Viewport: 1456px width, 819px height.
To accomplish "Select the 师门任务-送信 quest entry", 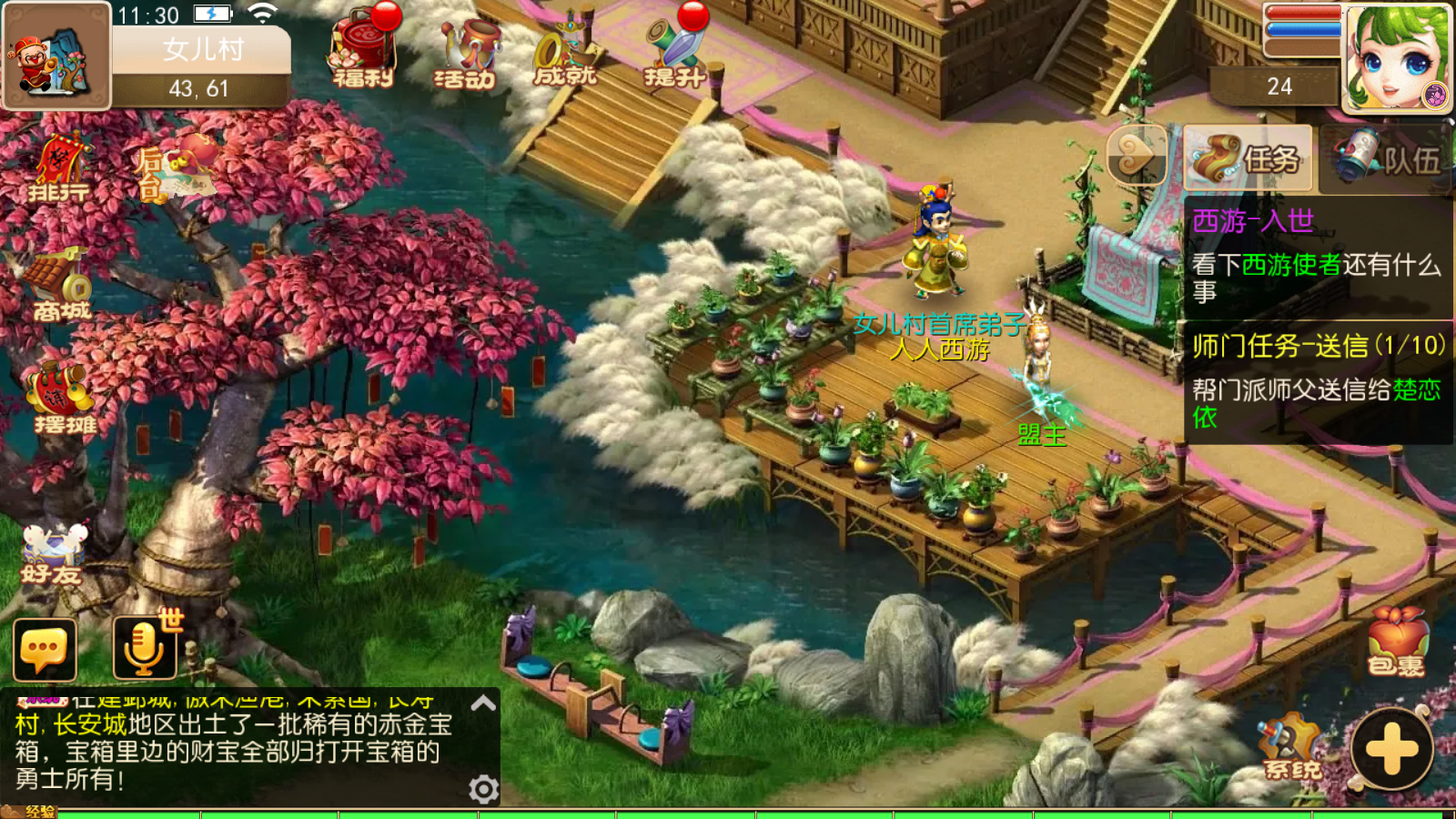I will pyautogui.click(x=1316, y=382).
